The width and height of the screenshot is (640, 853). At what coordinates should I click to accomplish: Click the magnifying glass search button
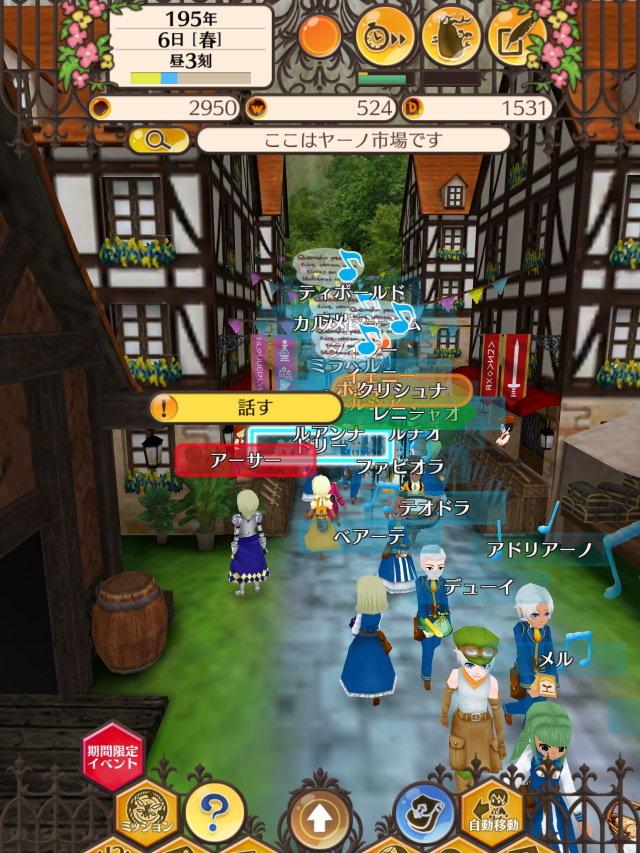[159, 140]
